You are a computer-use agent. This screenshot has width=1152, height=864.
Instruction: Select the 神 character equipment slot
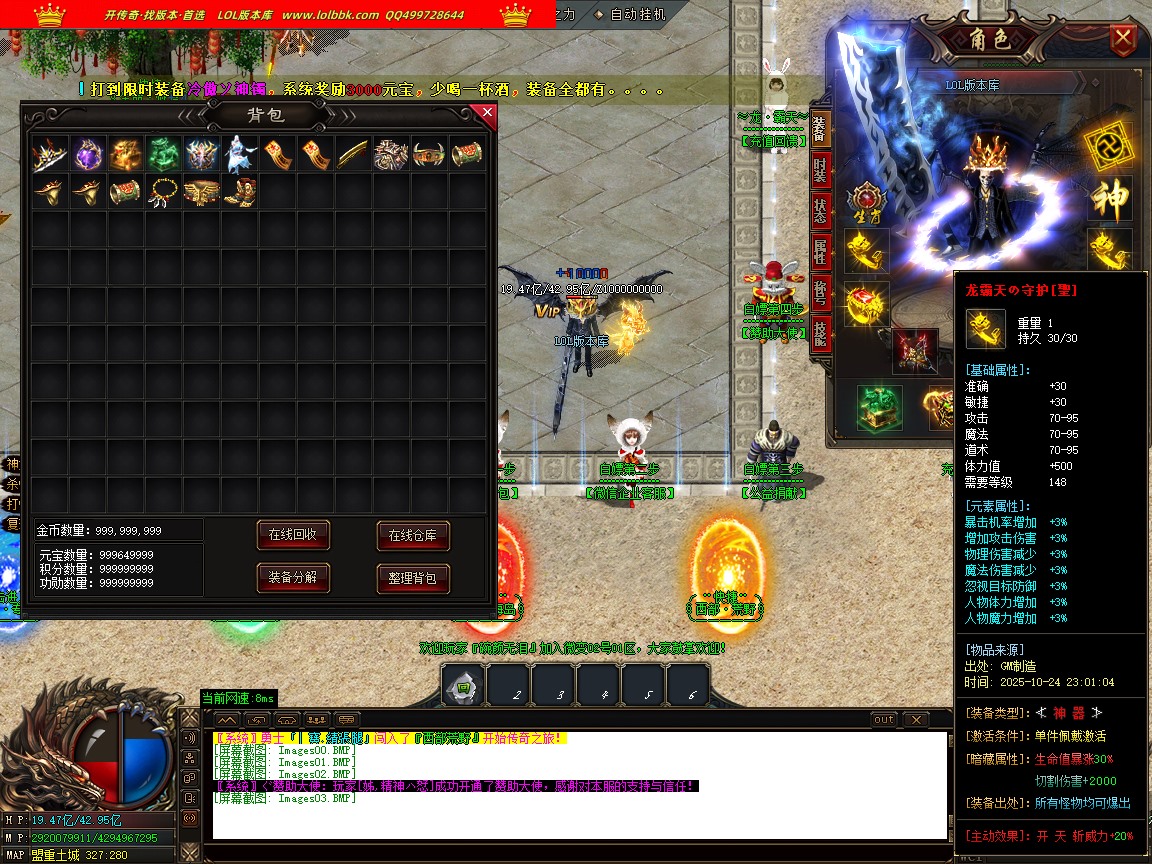[1108, 197]
